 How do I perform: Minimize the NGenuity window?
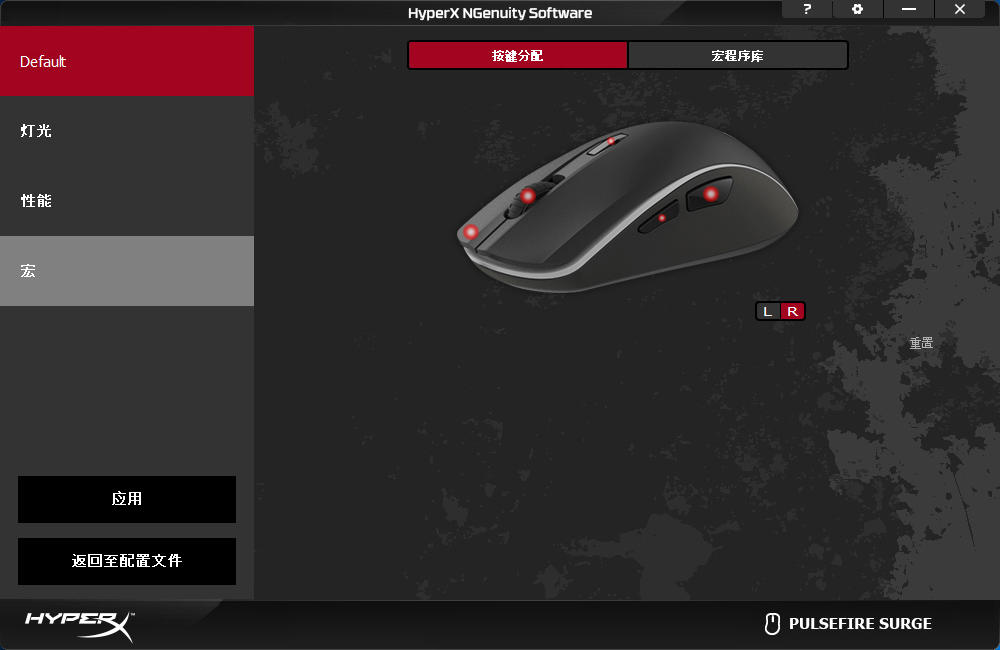point(908,9)
